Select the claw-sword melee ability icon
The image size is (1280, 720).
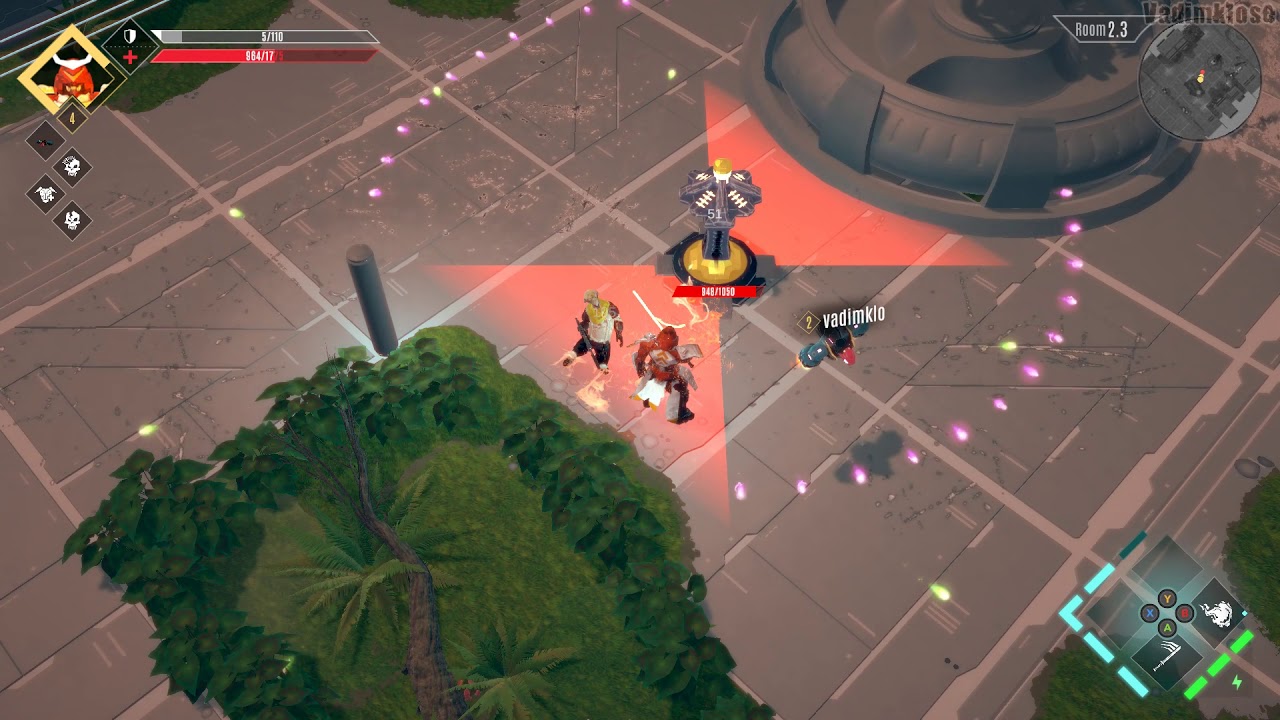coord(1166,654)
